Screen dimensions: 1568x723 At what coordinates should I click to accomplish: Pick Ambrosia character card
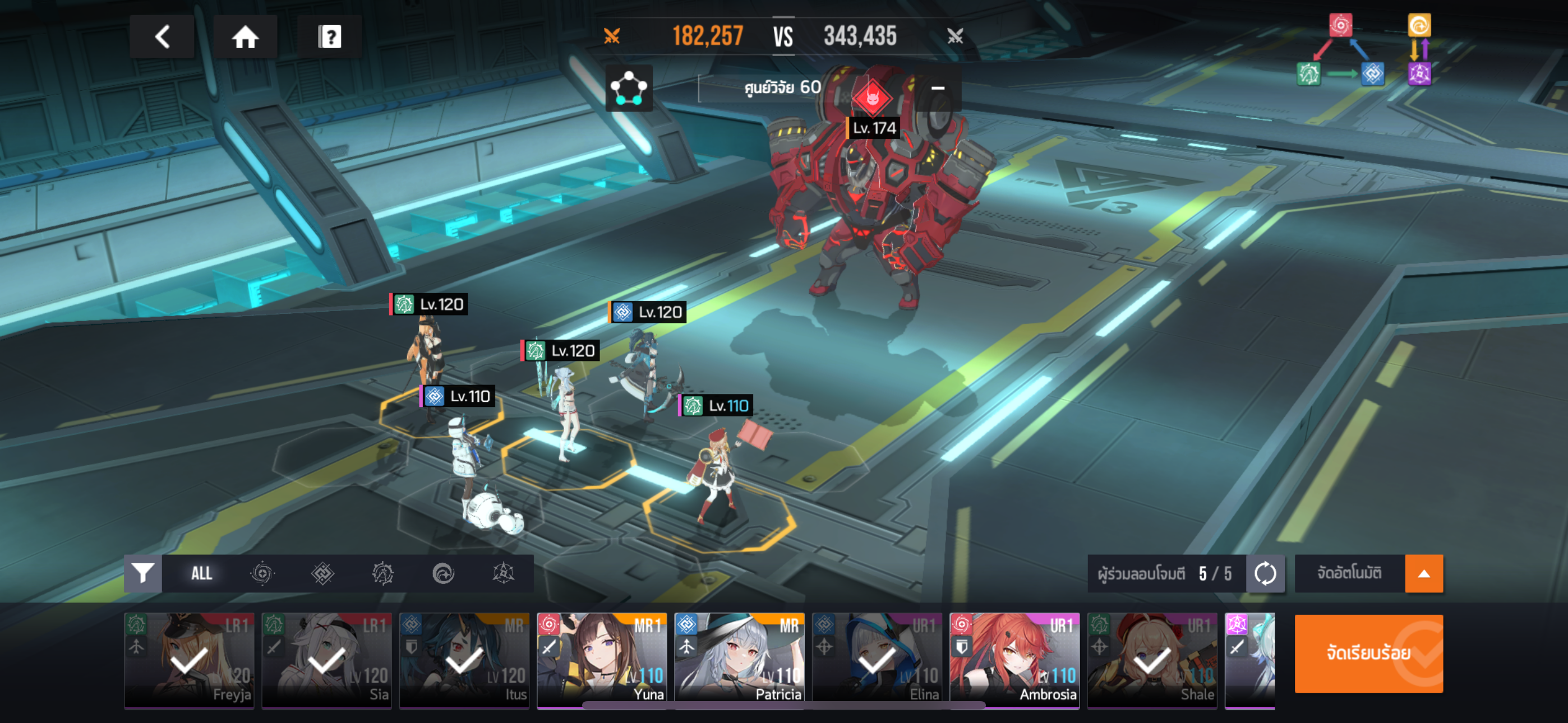(x=1014, y=660)
